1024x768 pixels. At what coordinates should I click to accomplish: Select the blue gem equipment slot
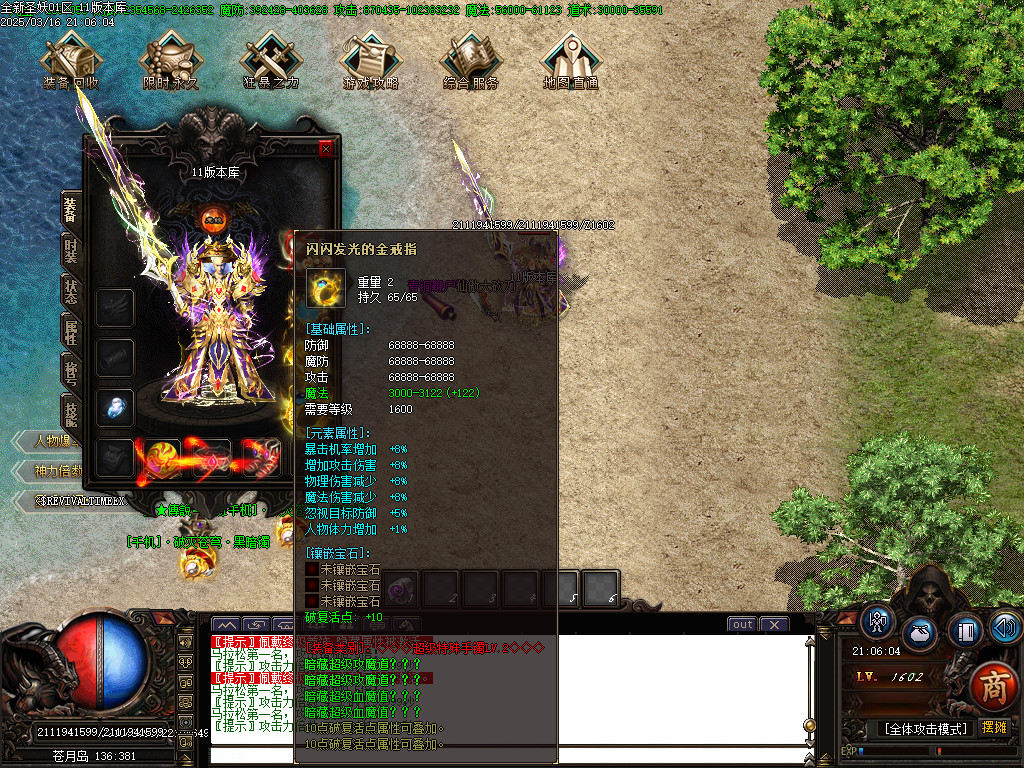point(115,407)
